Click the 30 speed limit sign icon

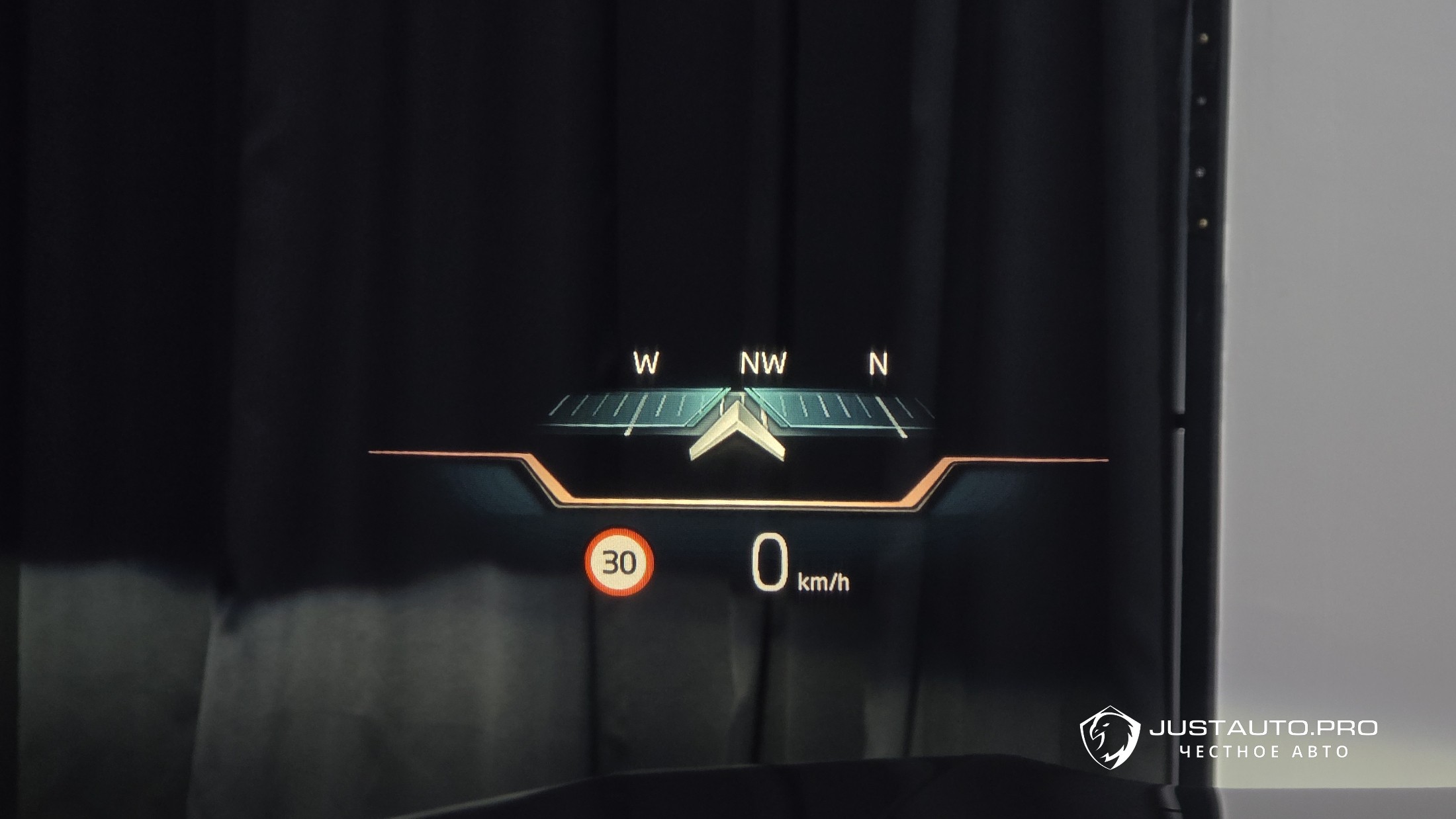pos(619,562)
